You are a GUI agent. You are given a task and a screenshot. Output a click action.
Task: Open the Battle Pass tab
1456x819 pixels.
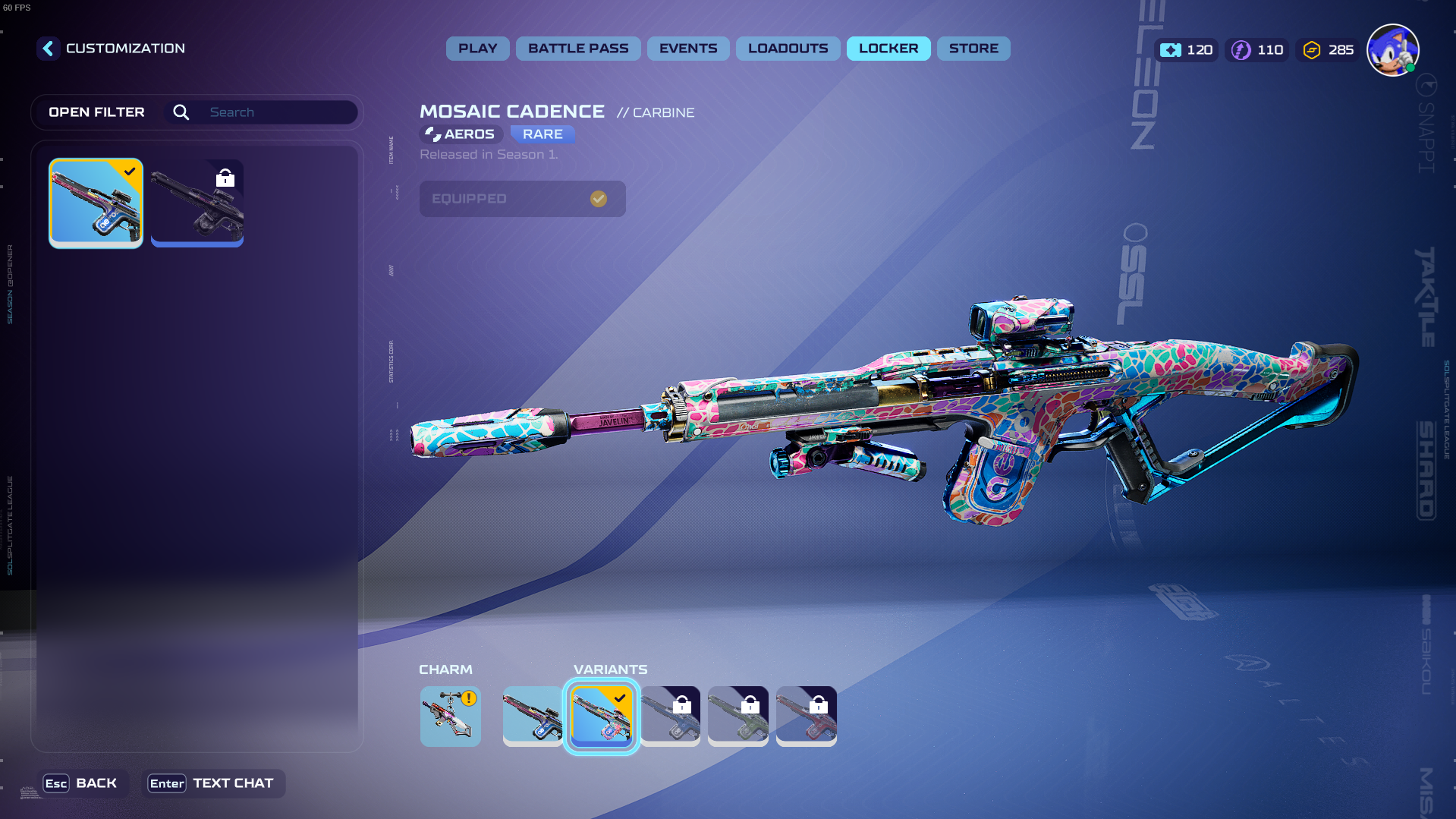tap(578, 49)
